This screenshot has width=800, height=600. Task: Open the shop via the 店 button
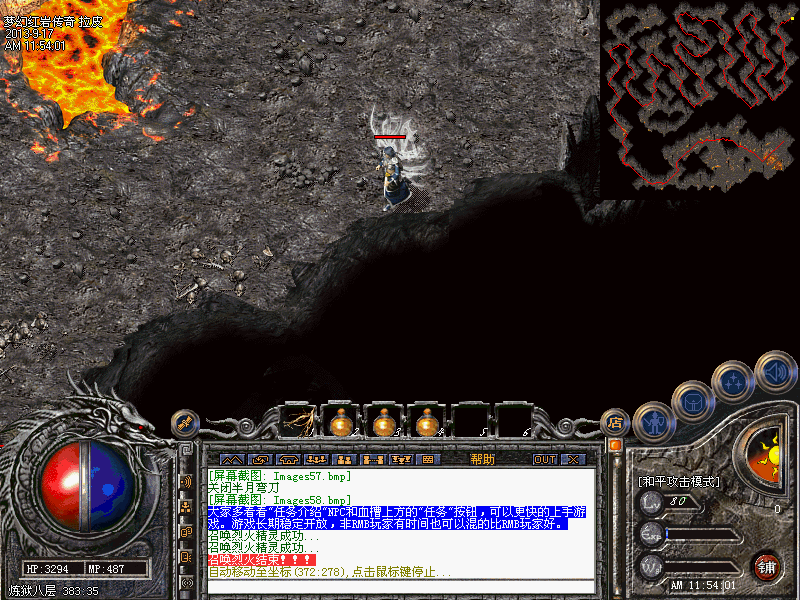tap(616, 423)
